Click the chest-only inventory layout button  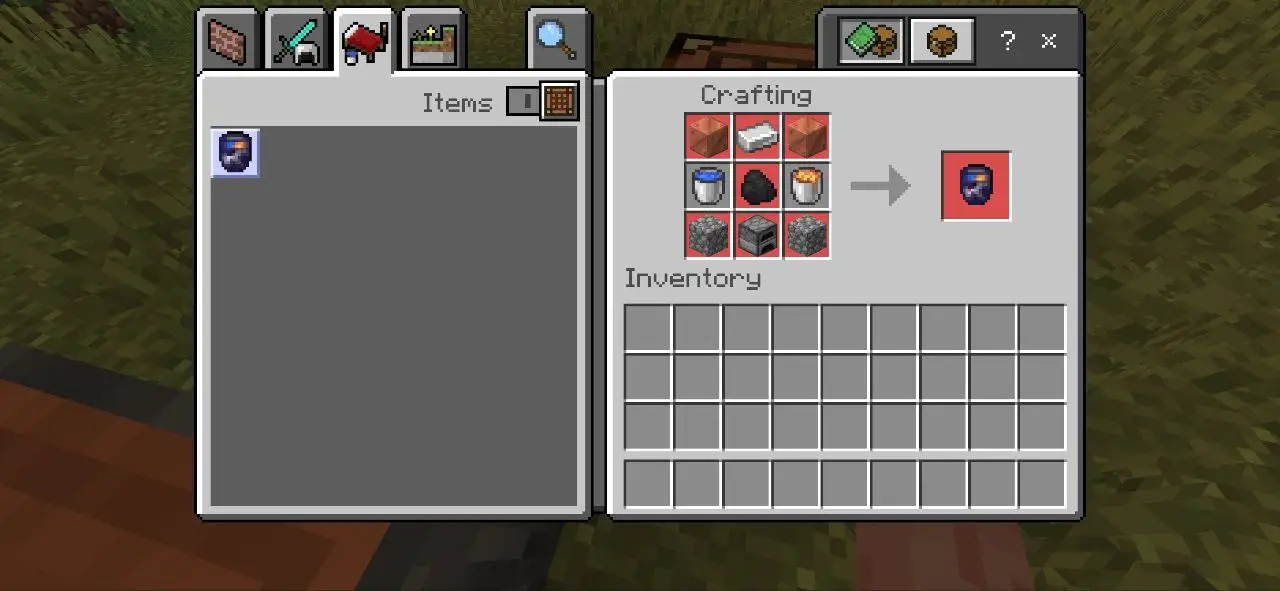tap(942, 41)
